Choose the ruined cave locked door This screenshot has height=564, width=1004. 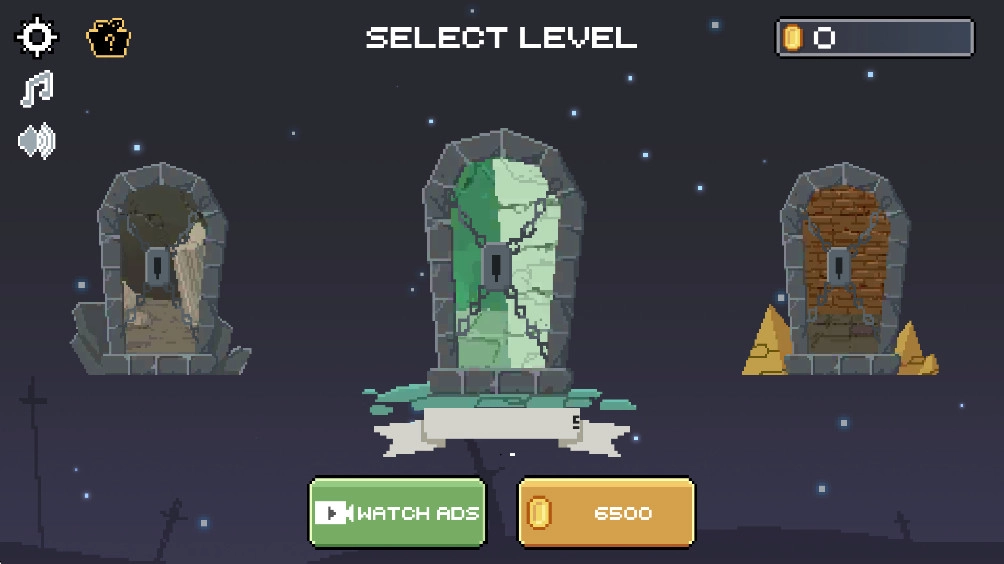tap(161, 268)
